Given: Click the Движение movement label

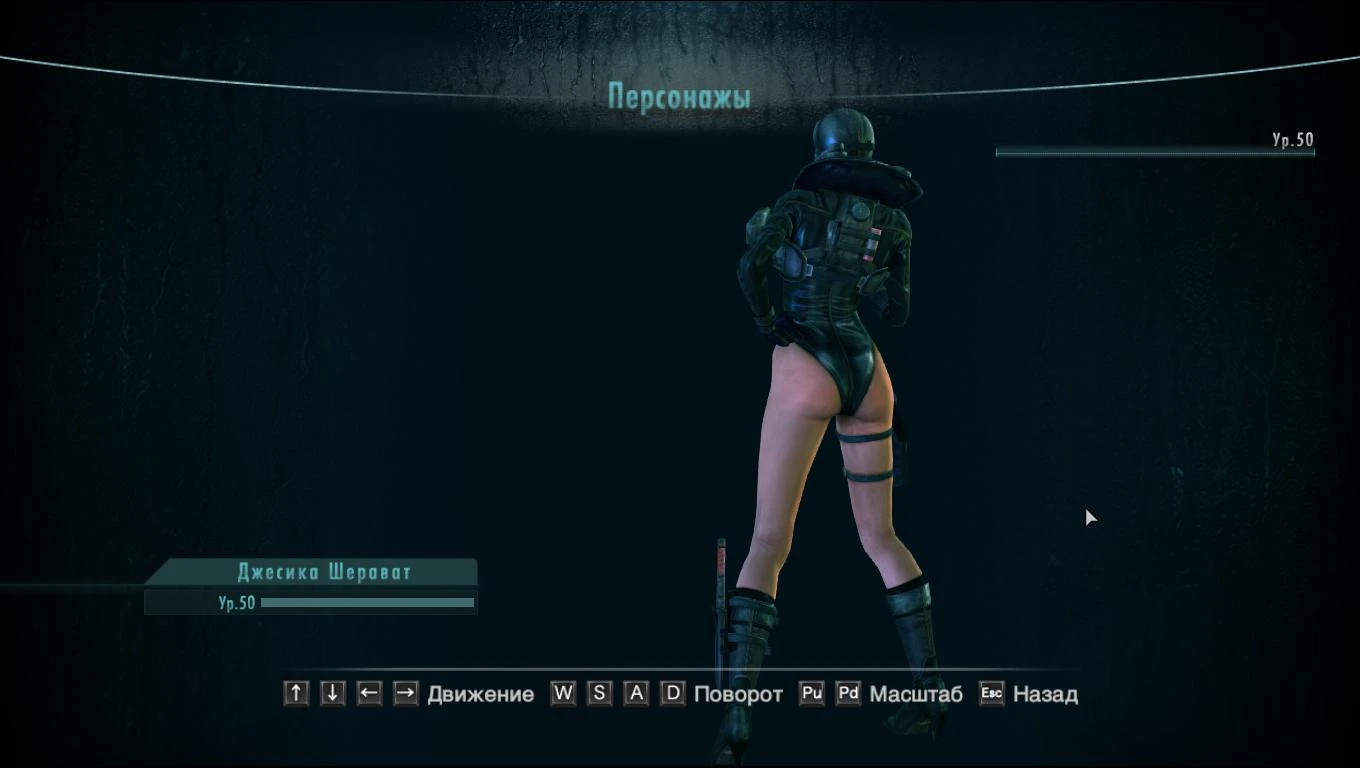Looking at the screenshot, I should click(479, 693).
